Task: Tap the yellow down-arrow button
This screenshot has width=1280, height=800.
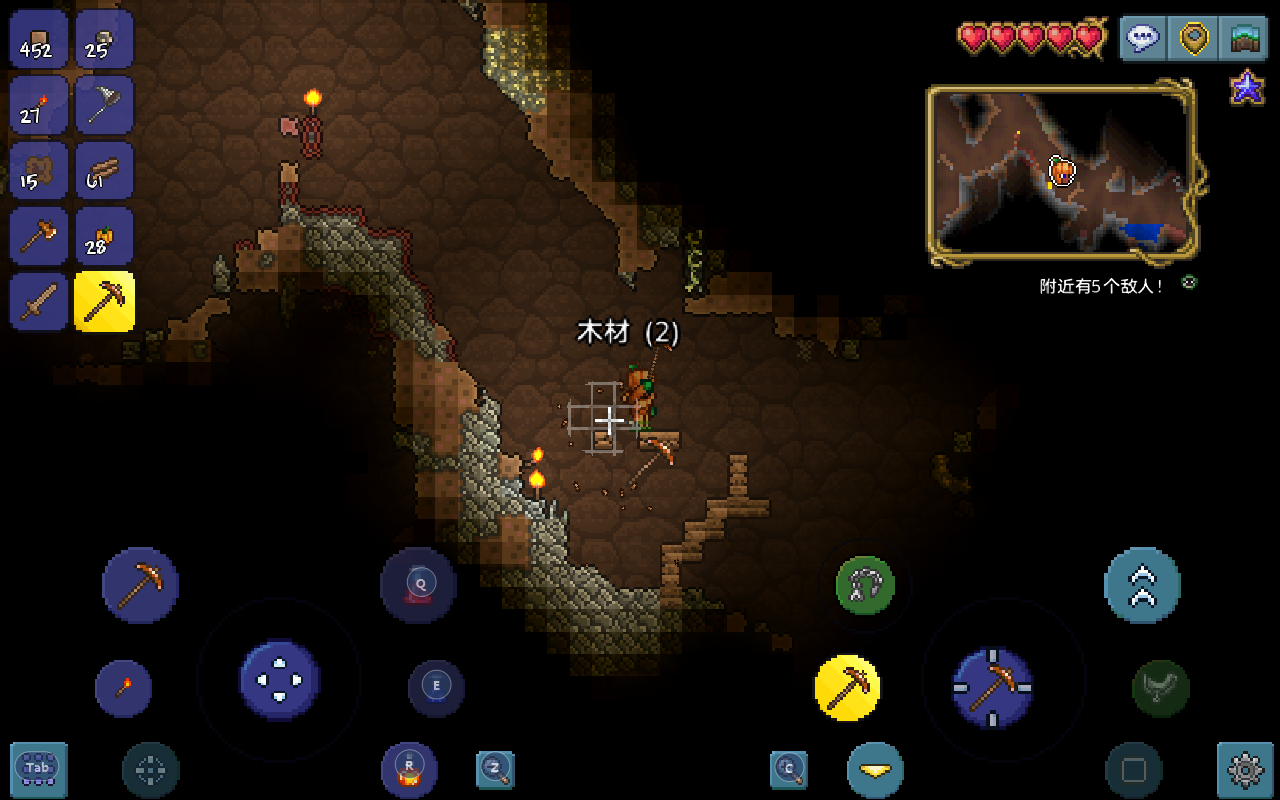Action: coord(875,770)
